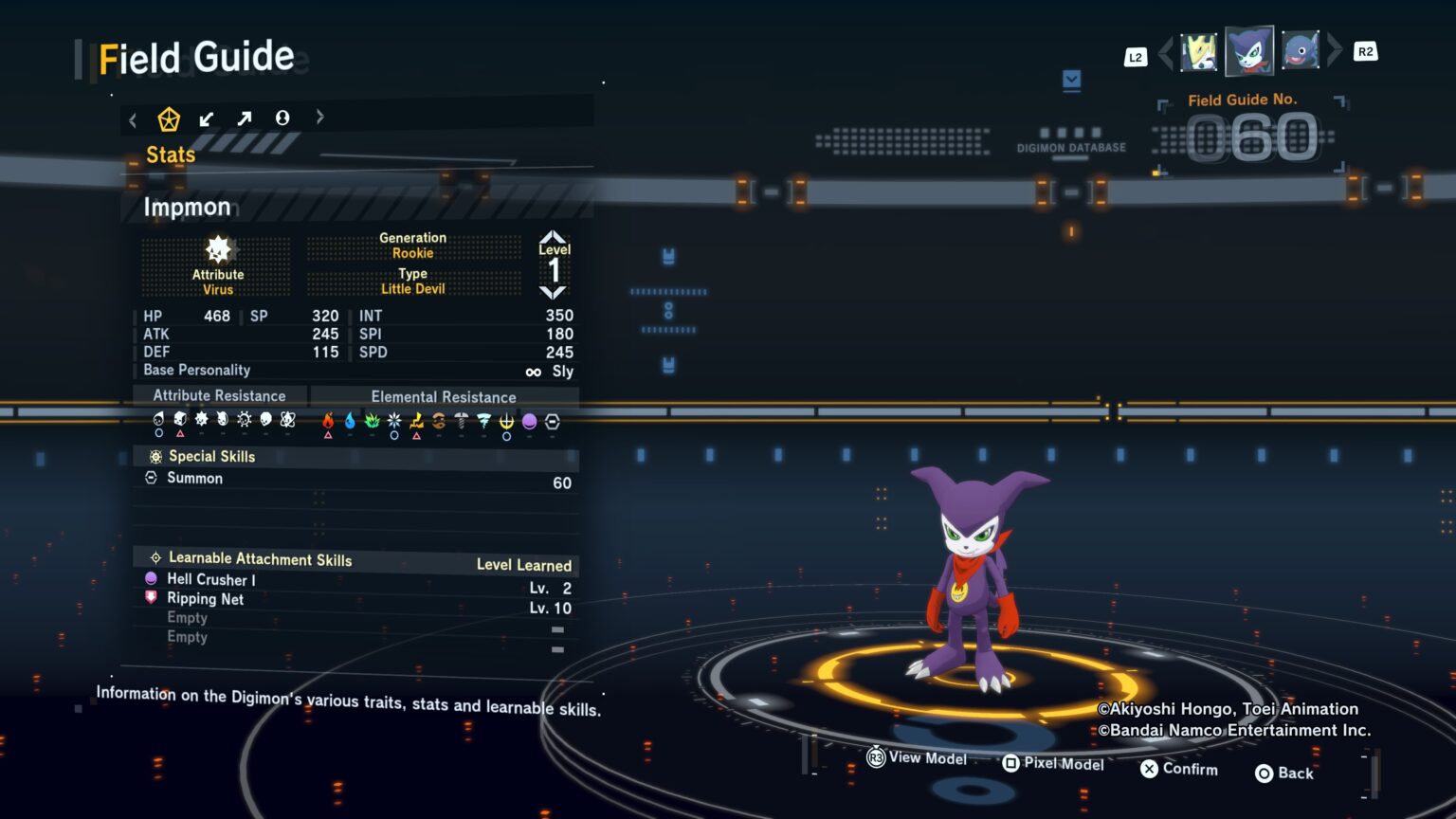This screenshot has height=819, width=1456.
Task: Select the Stats pentagon tab icon
Action: coord(170,118)
